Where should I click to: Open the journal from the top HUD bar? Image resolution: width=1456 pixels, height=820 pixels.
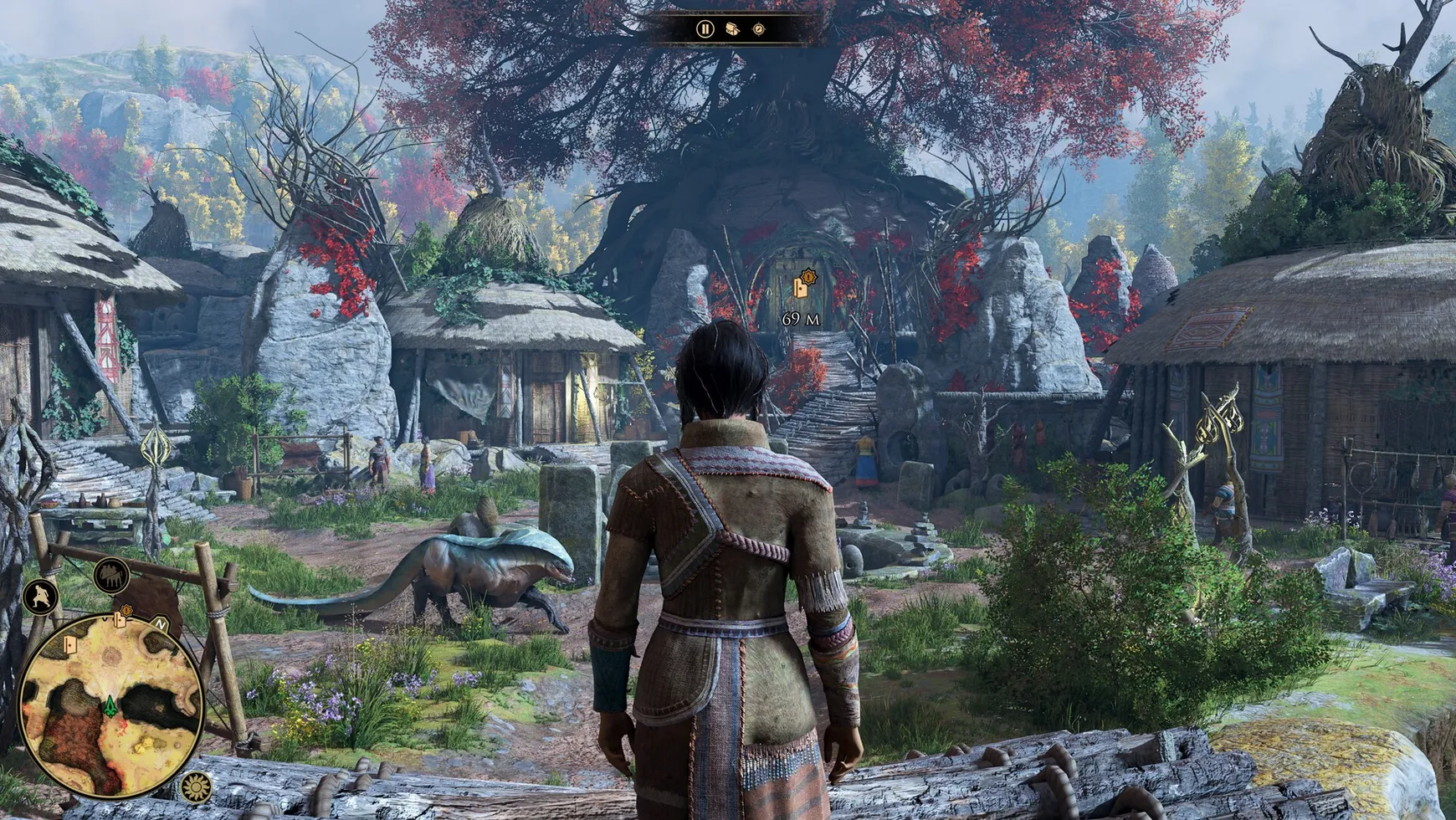tap(733, 29)
